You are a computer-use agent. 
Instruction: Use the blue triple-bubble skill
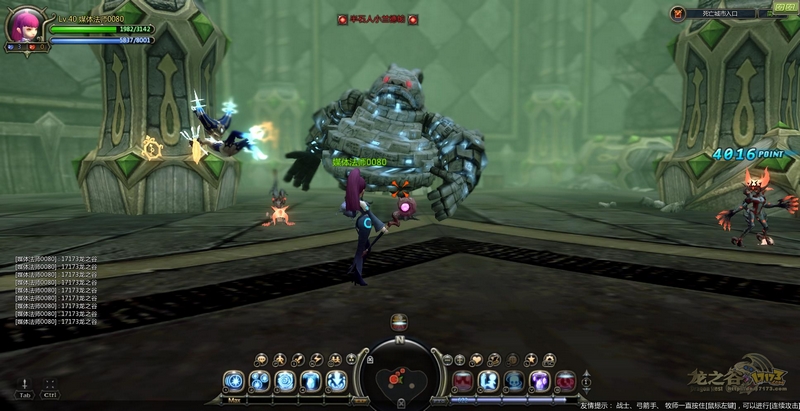[x=260, y=381]
